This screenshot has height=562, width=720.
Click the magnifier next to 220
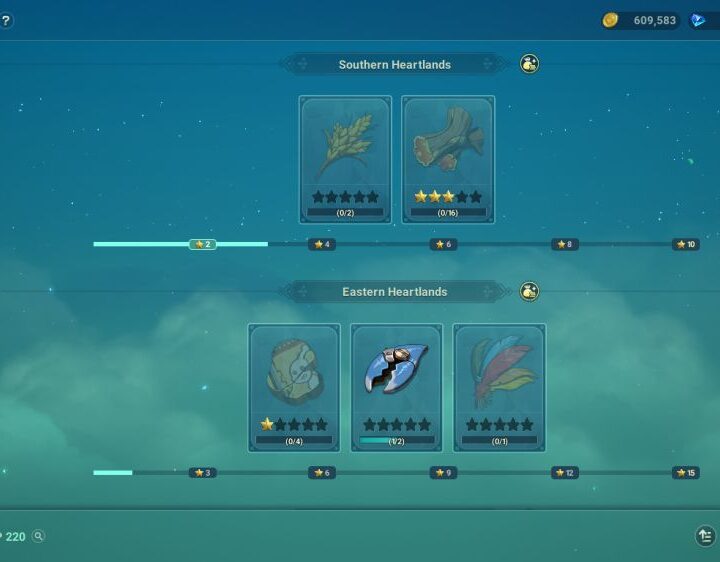point(39,536)
